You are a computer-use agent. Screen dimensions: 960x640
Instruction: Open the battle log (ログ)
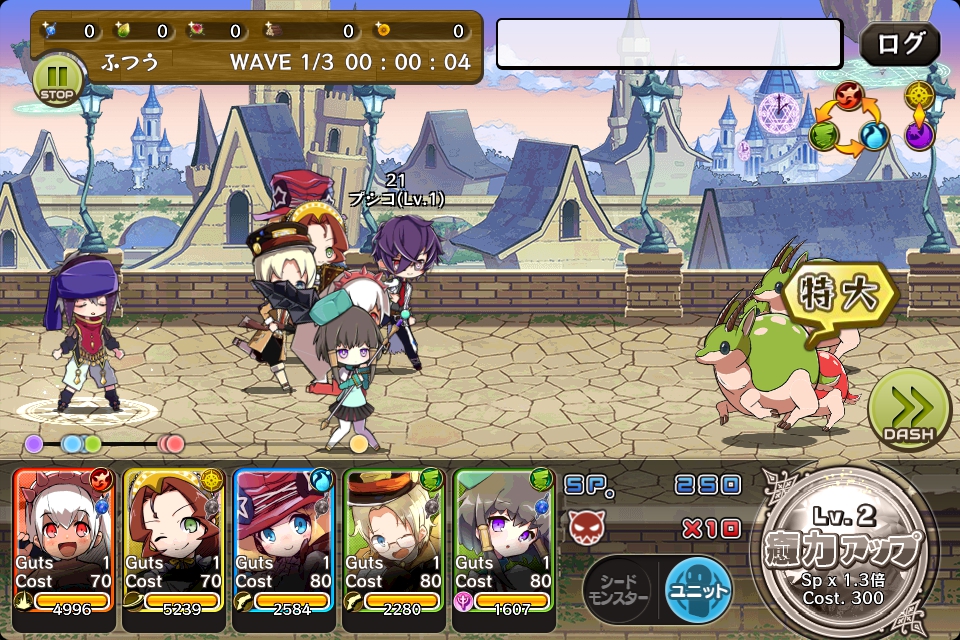[x=900, y=44]
